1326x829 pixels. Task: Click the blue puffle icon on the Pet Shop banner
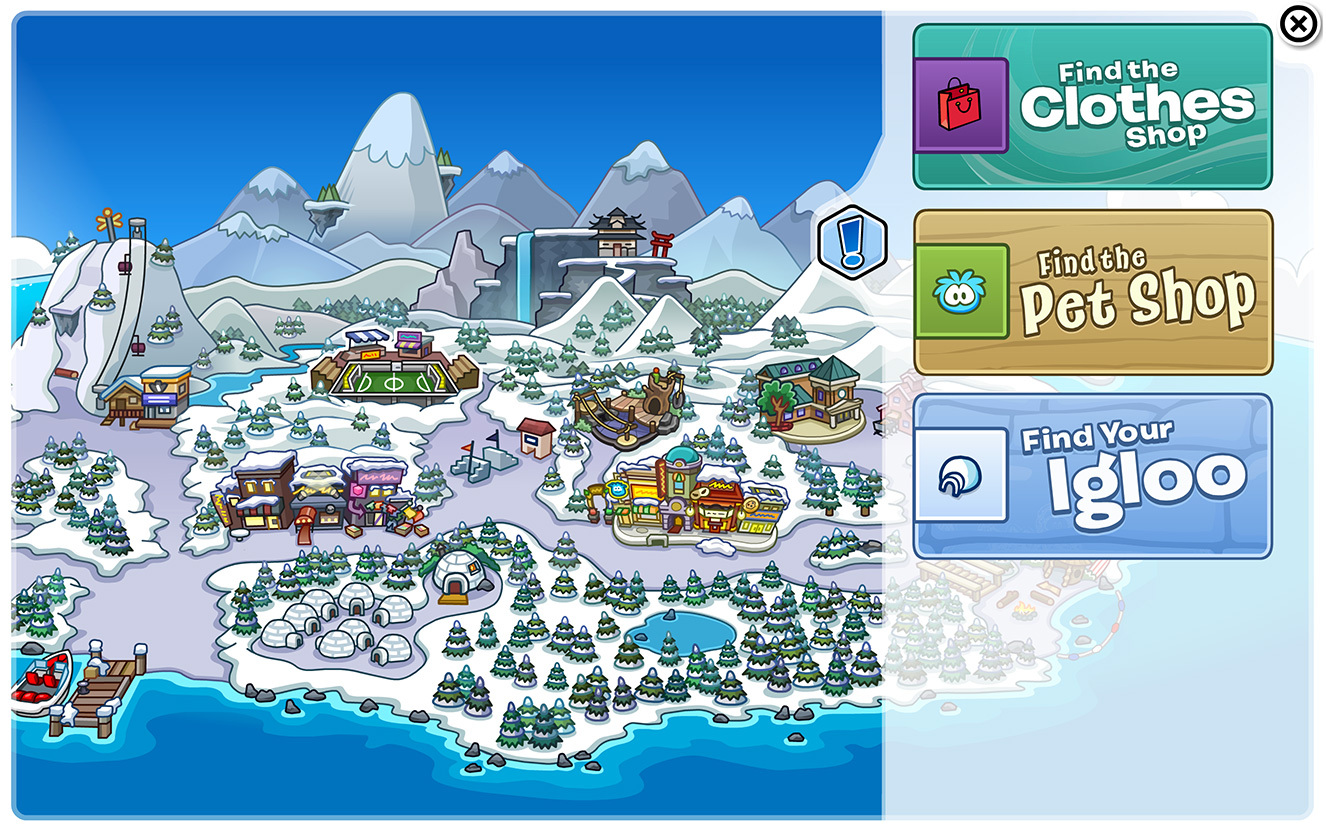coord(961,288)
